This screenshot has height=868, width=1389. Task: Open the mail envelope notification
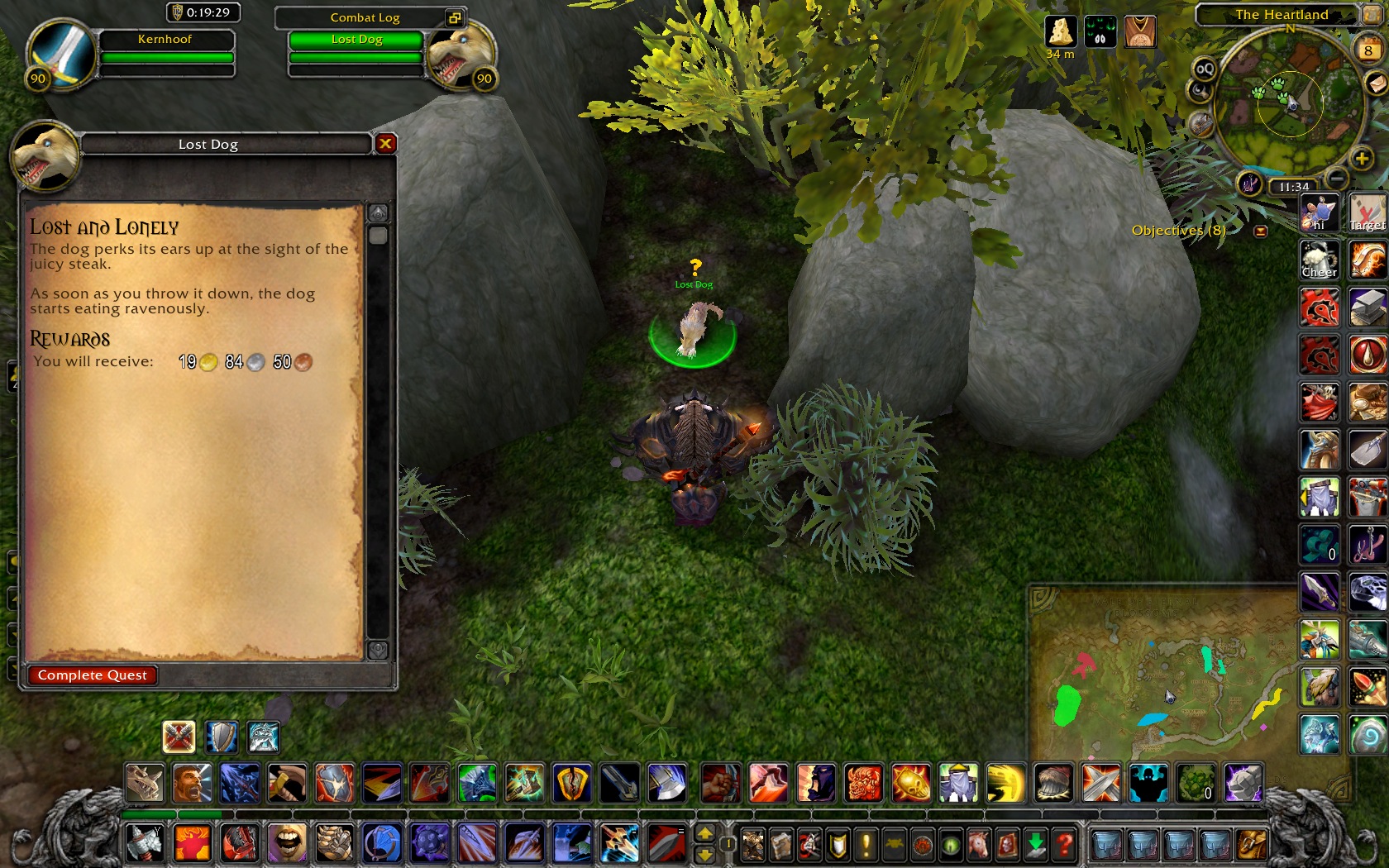click(x=1376, y=83)
